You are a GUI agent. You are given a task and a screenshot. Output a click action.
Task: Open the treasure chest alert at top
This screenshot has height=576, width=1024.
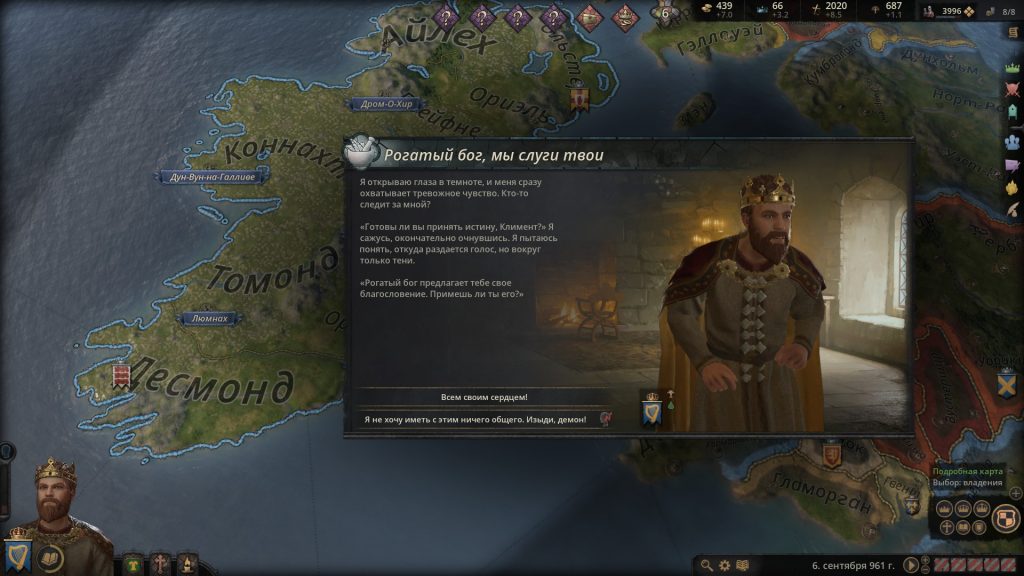pyautogui.click(x=588, y=15)
